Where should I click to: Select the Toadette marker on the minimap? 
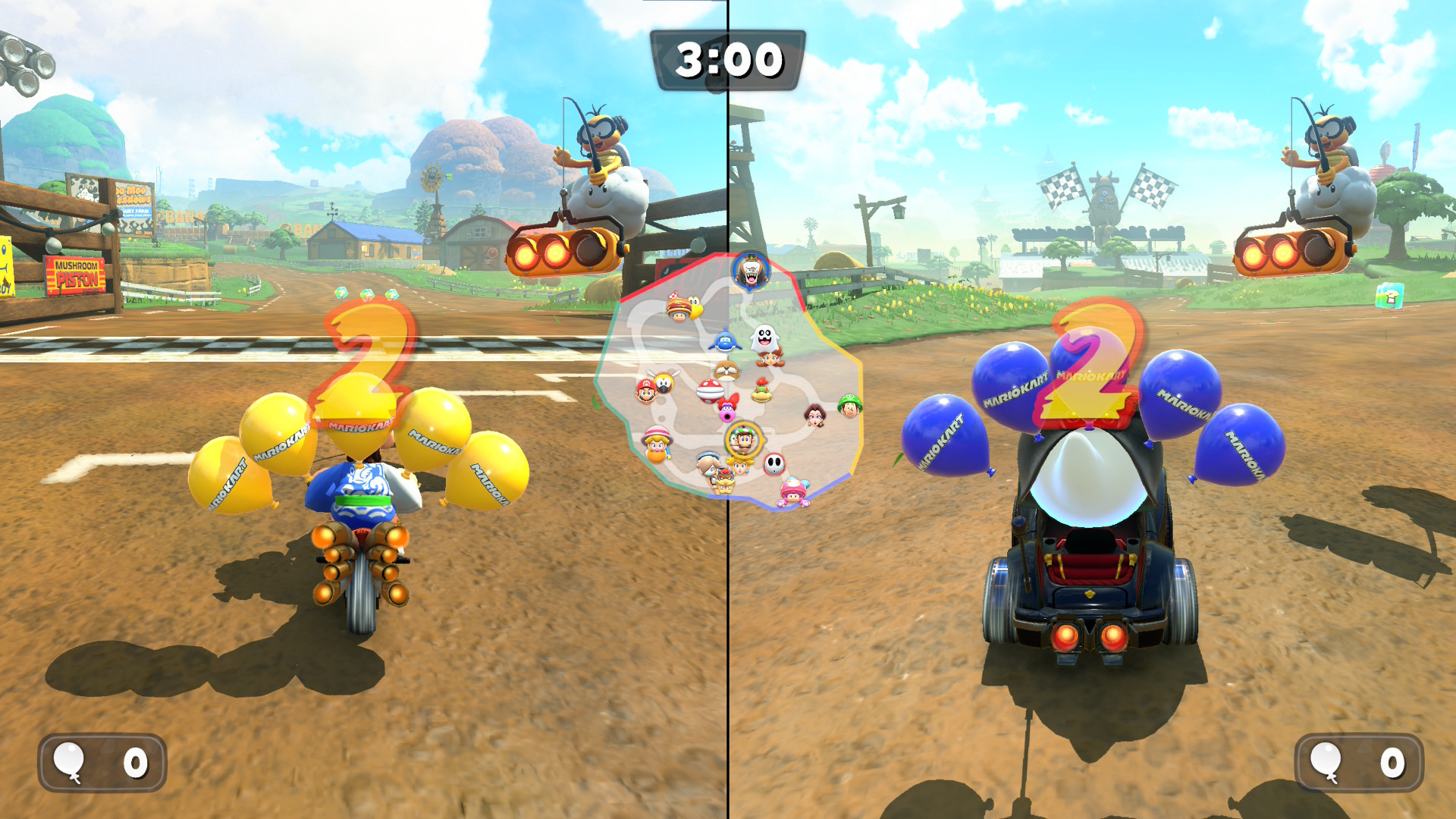coord(793,491)
